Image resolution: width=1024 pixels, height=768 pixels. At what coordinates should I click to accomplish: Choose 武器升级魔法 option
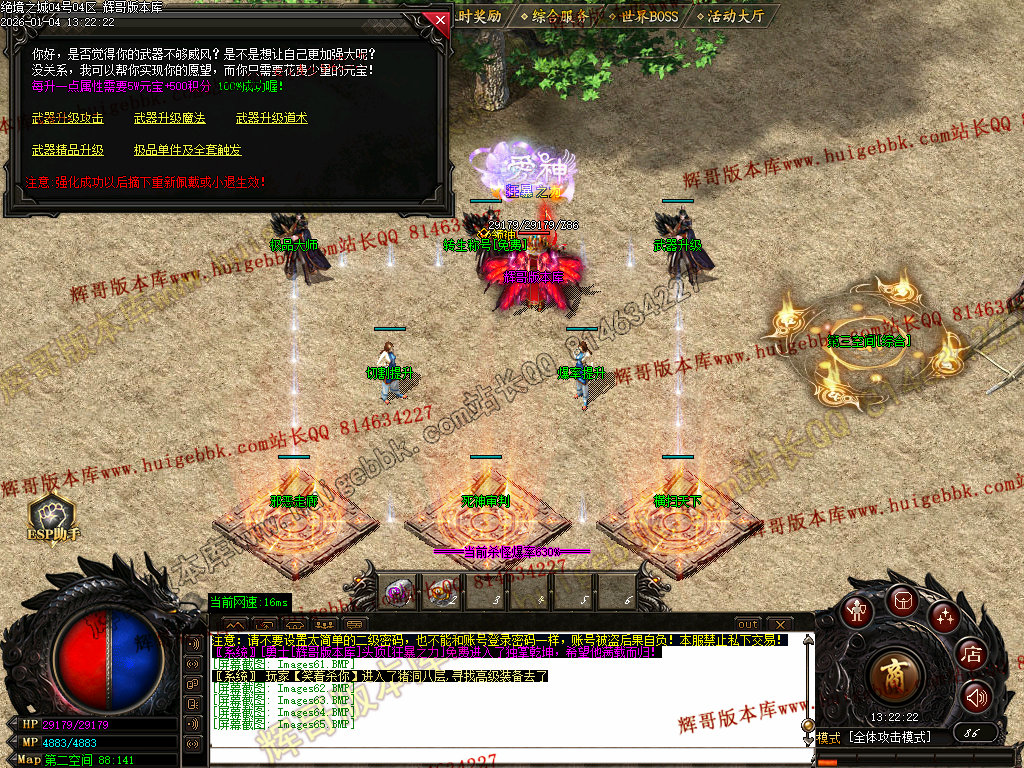click(169, 118)
